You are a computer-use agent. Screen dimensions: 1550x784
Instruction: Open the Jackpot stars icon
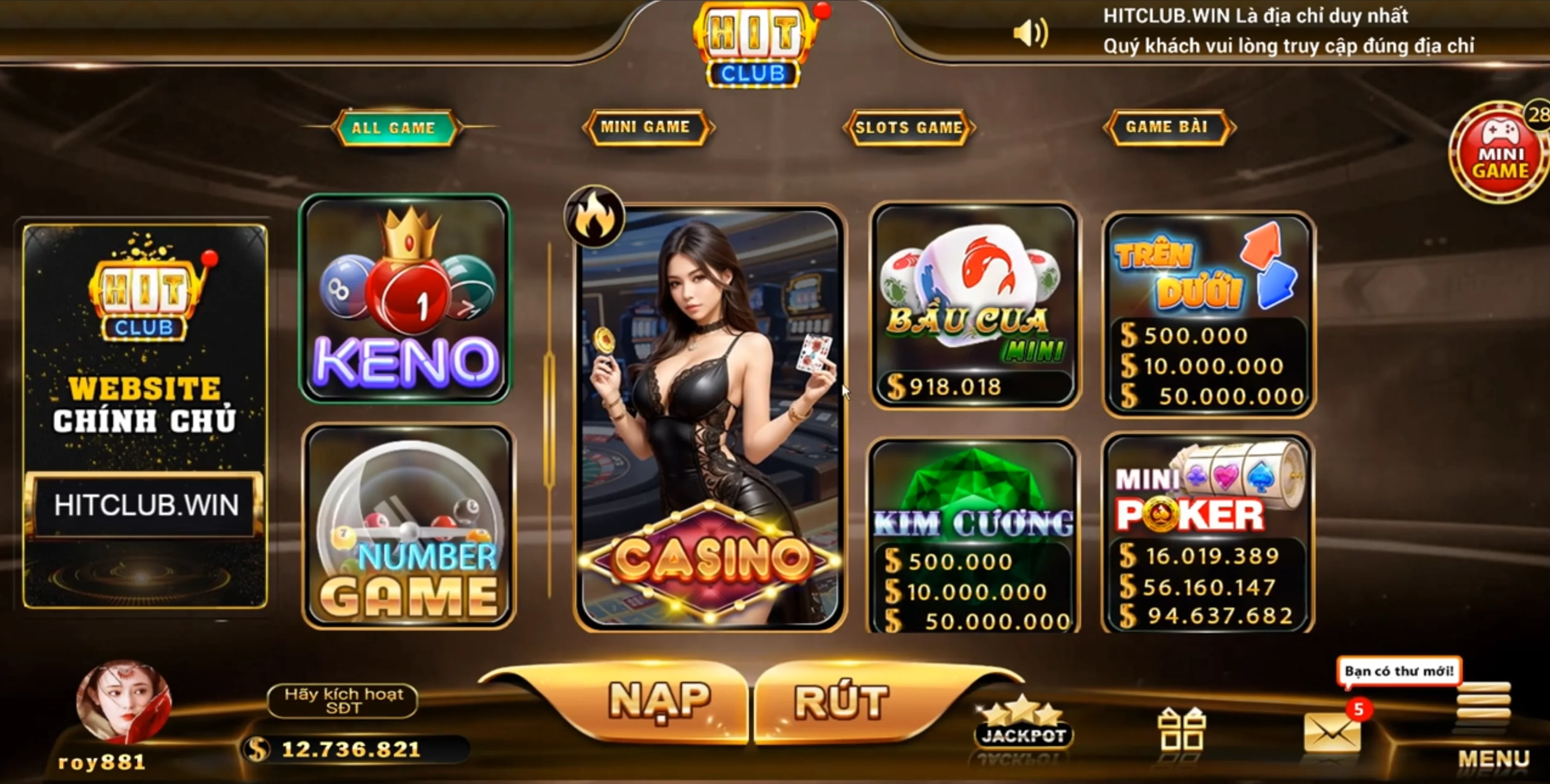click(1023, 723)
